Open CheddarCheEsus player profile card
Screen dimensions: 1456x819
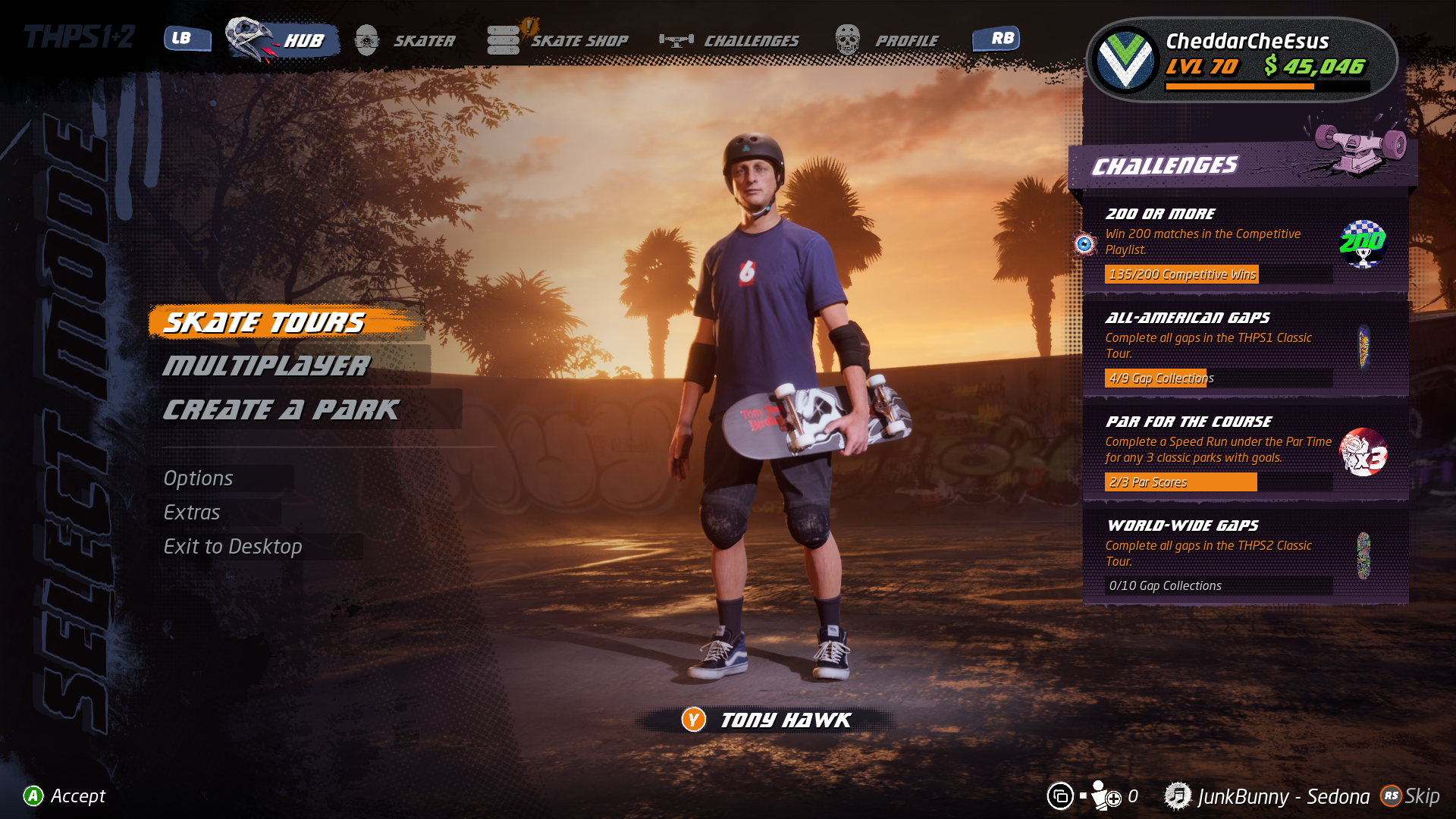[1242, 59]
